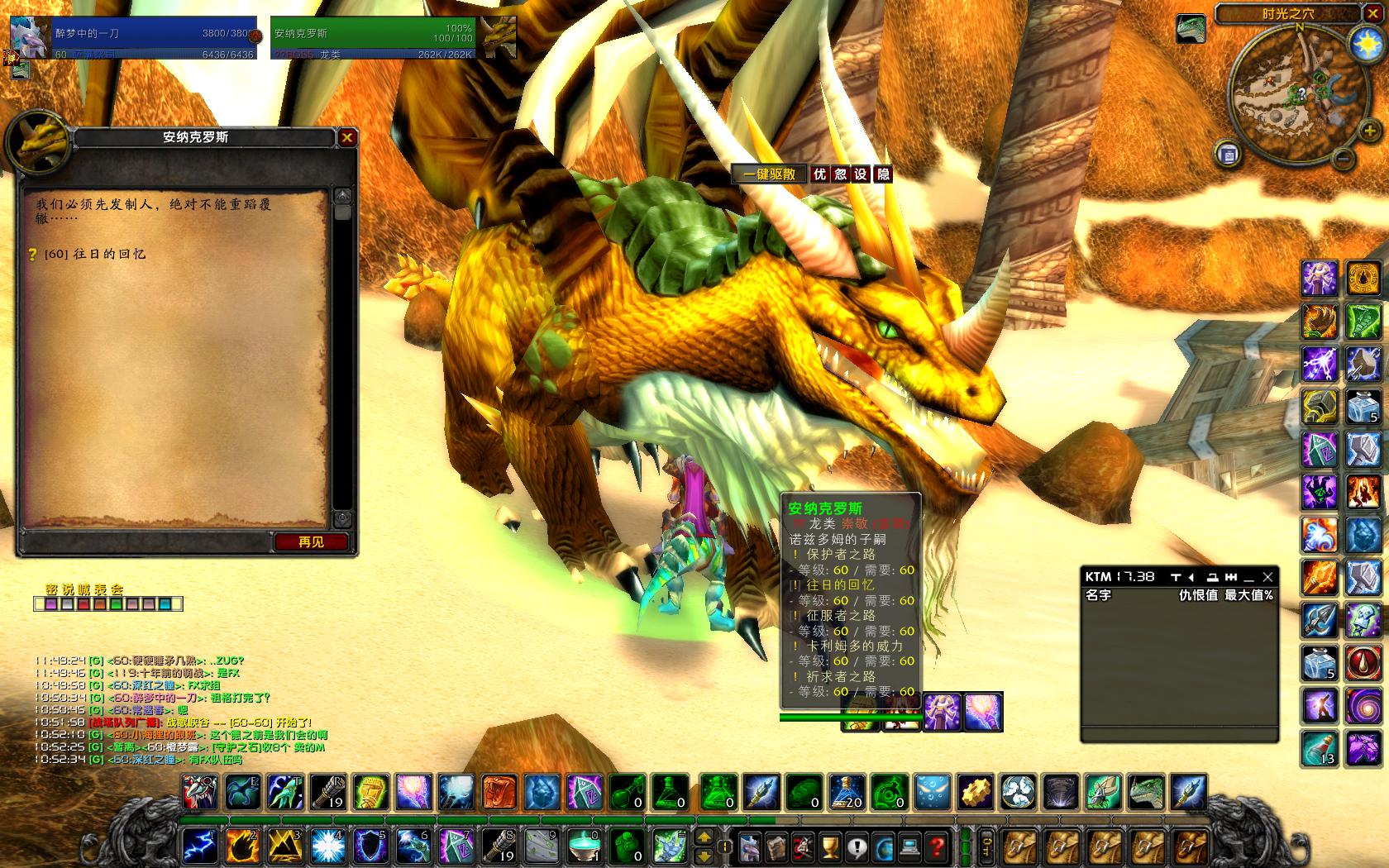Image resolution: width=1389 pixels, height=868 pixels.
Task: Close the KTM threat meter window
Action: (x=1267, y=577)
